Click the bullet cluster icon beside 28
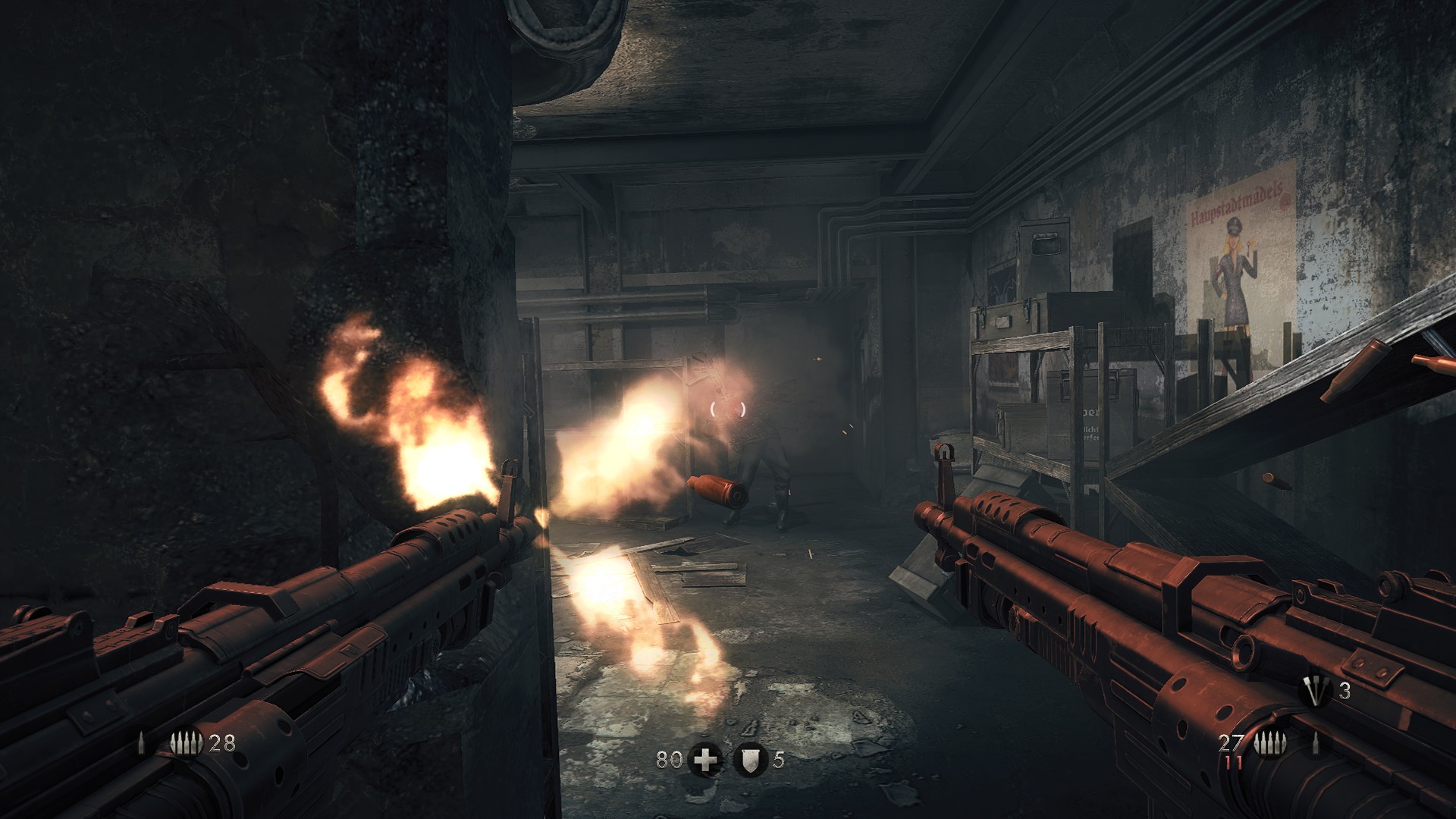Viewport: 1456px width, 819px height. [x=187, y=744]
